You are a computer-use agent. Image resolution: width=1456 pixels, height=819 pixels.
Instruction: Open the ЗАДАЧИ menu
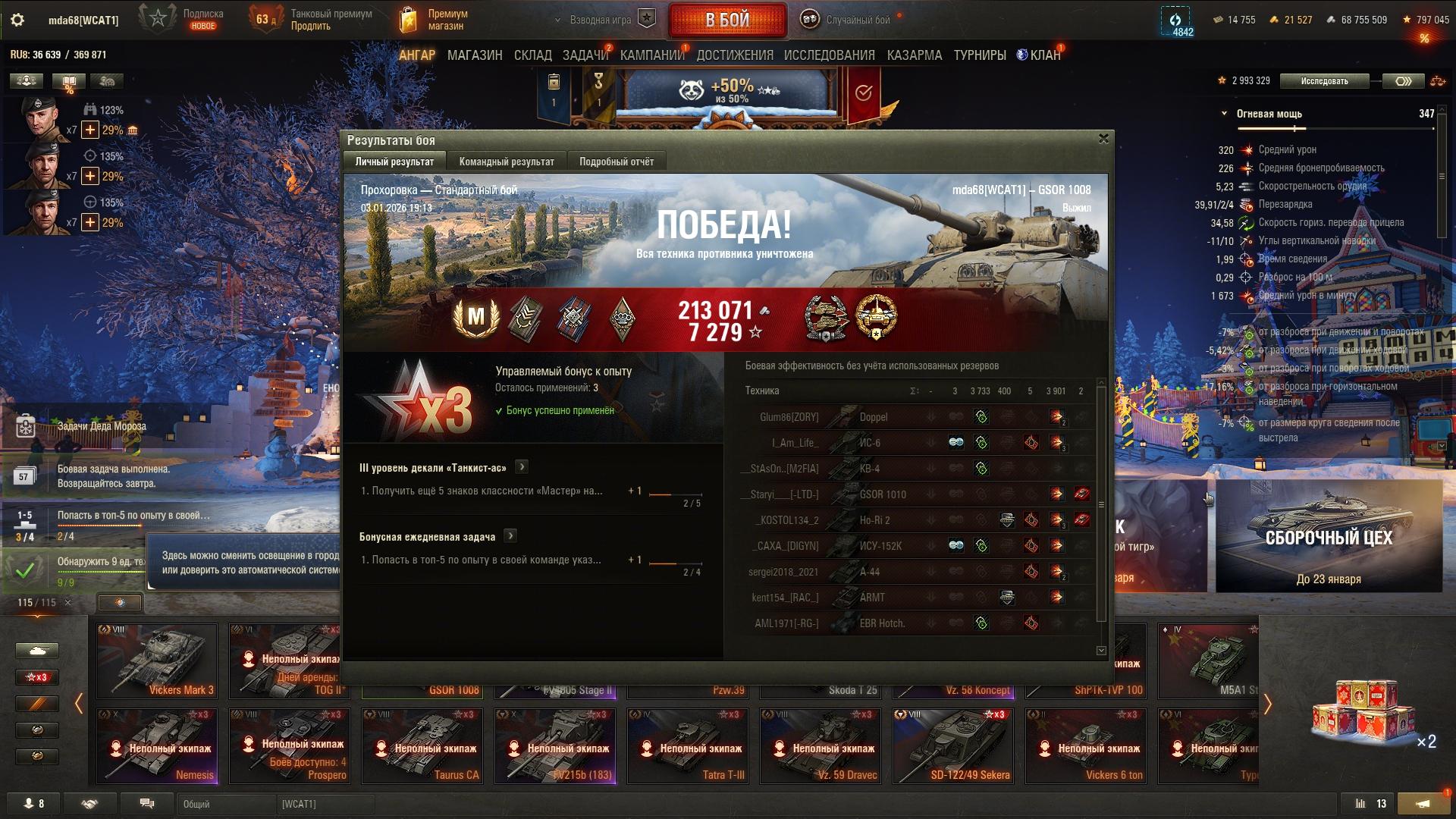[585, 55]
